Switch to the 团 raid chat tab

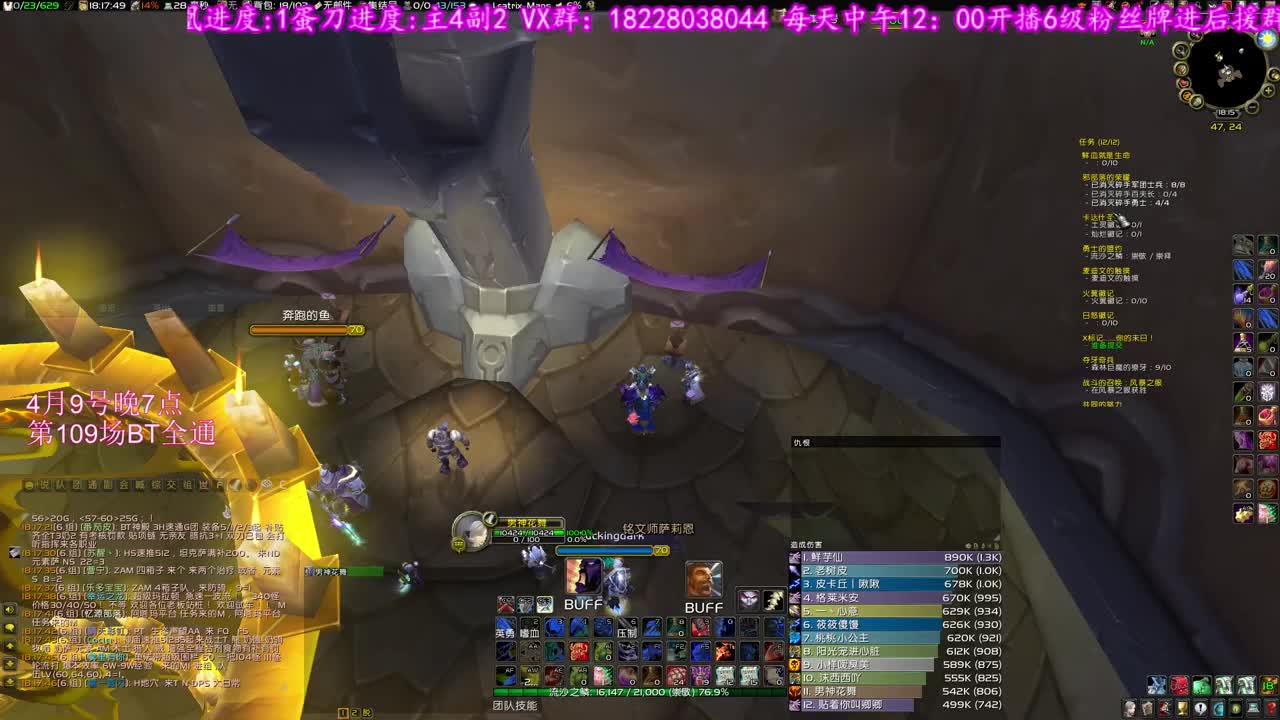pos(78,485)
